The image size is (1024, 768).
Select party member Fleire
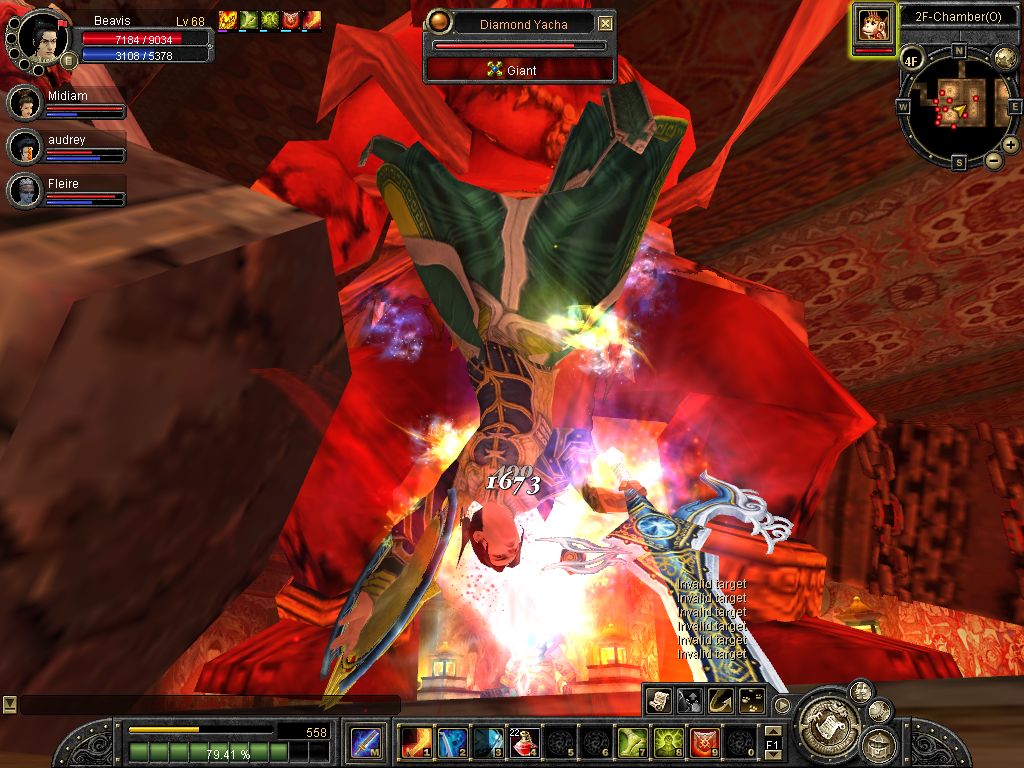24,190
